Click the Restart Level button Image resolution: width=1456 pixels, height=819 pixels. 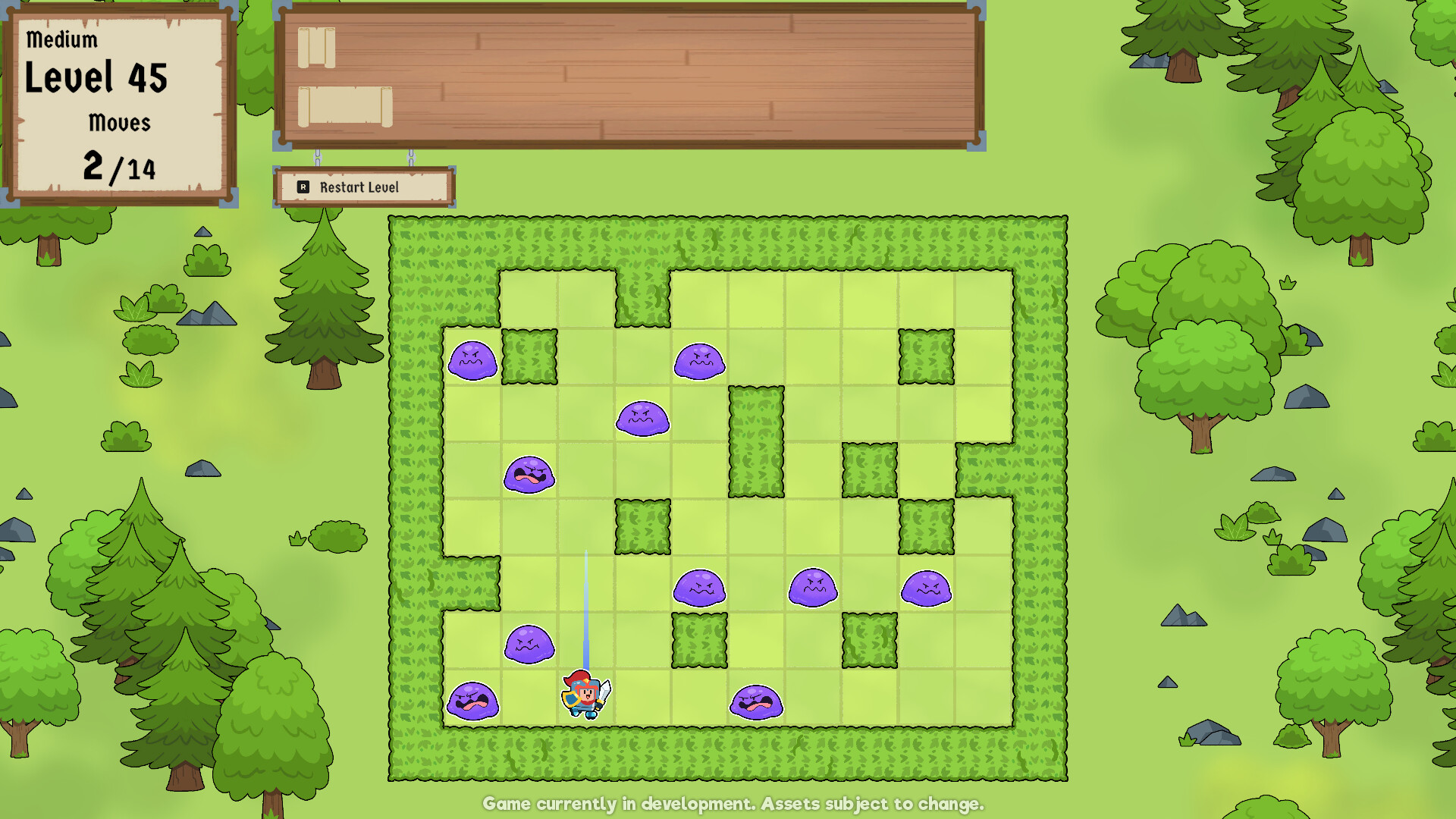coord(362,187)
